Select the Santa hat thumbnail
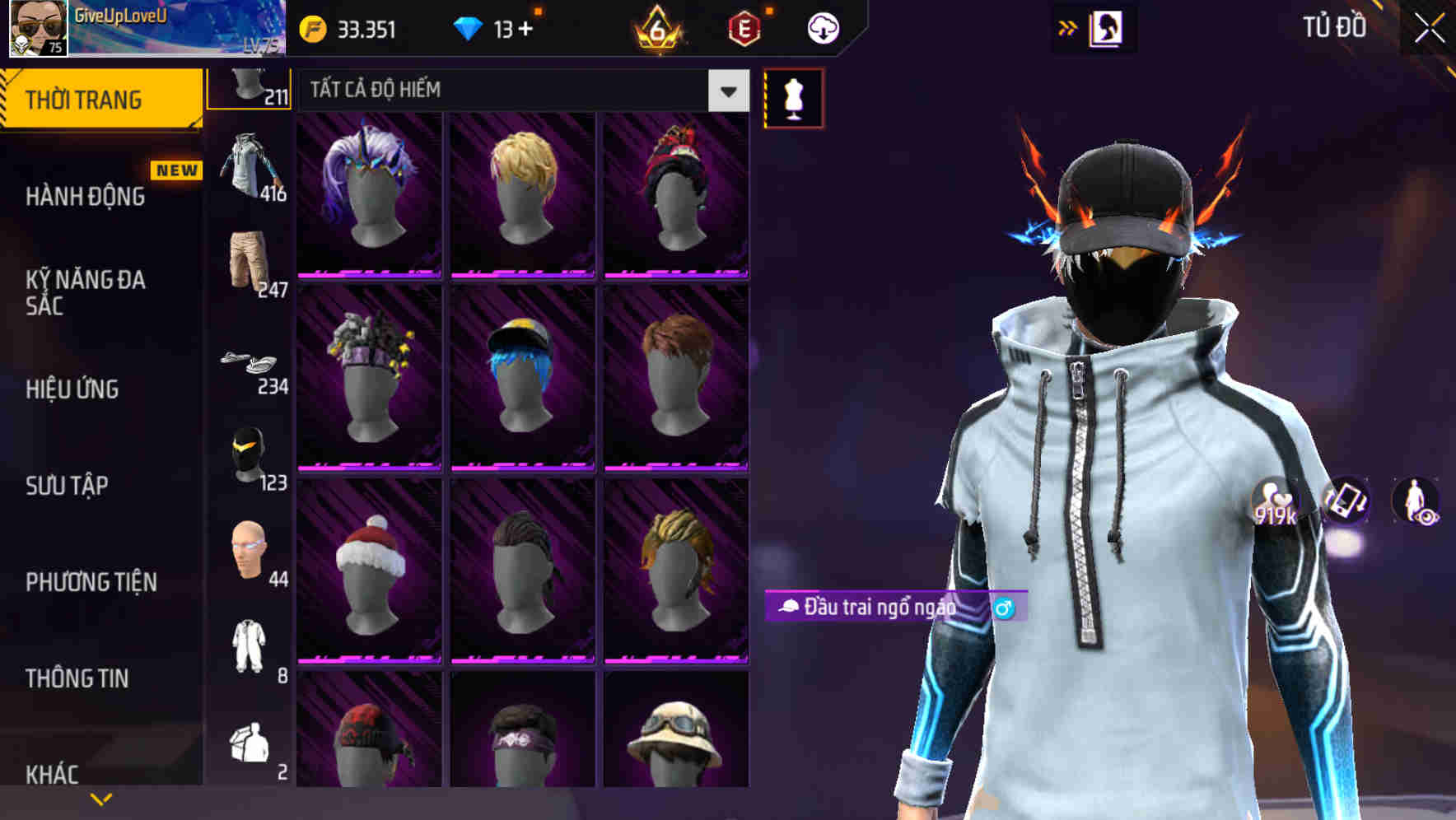Viewport: 1456px width, 820px height. pos(369,576)
